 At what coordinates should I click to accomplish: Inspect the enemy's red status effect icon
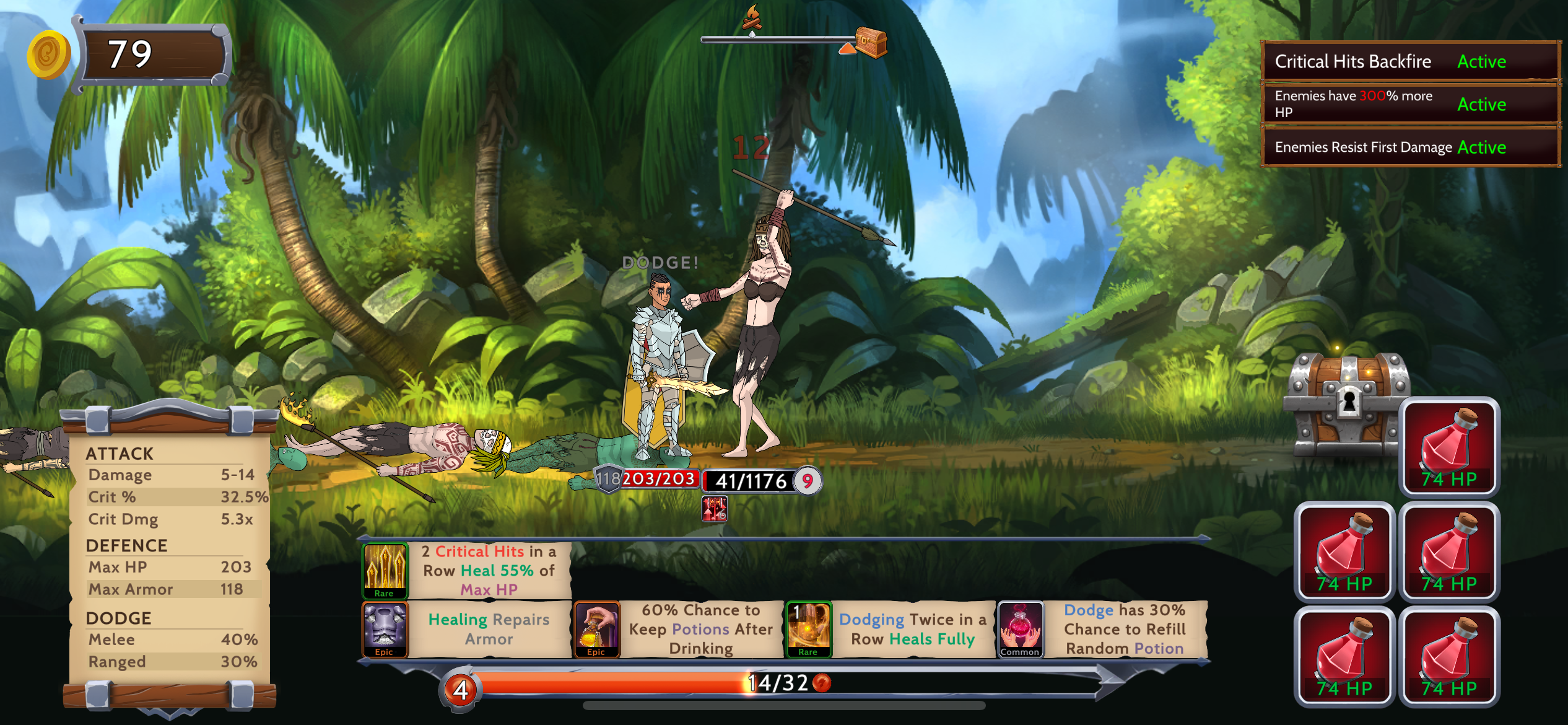pyautogui.click(x=714, y=509)
